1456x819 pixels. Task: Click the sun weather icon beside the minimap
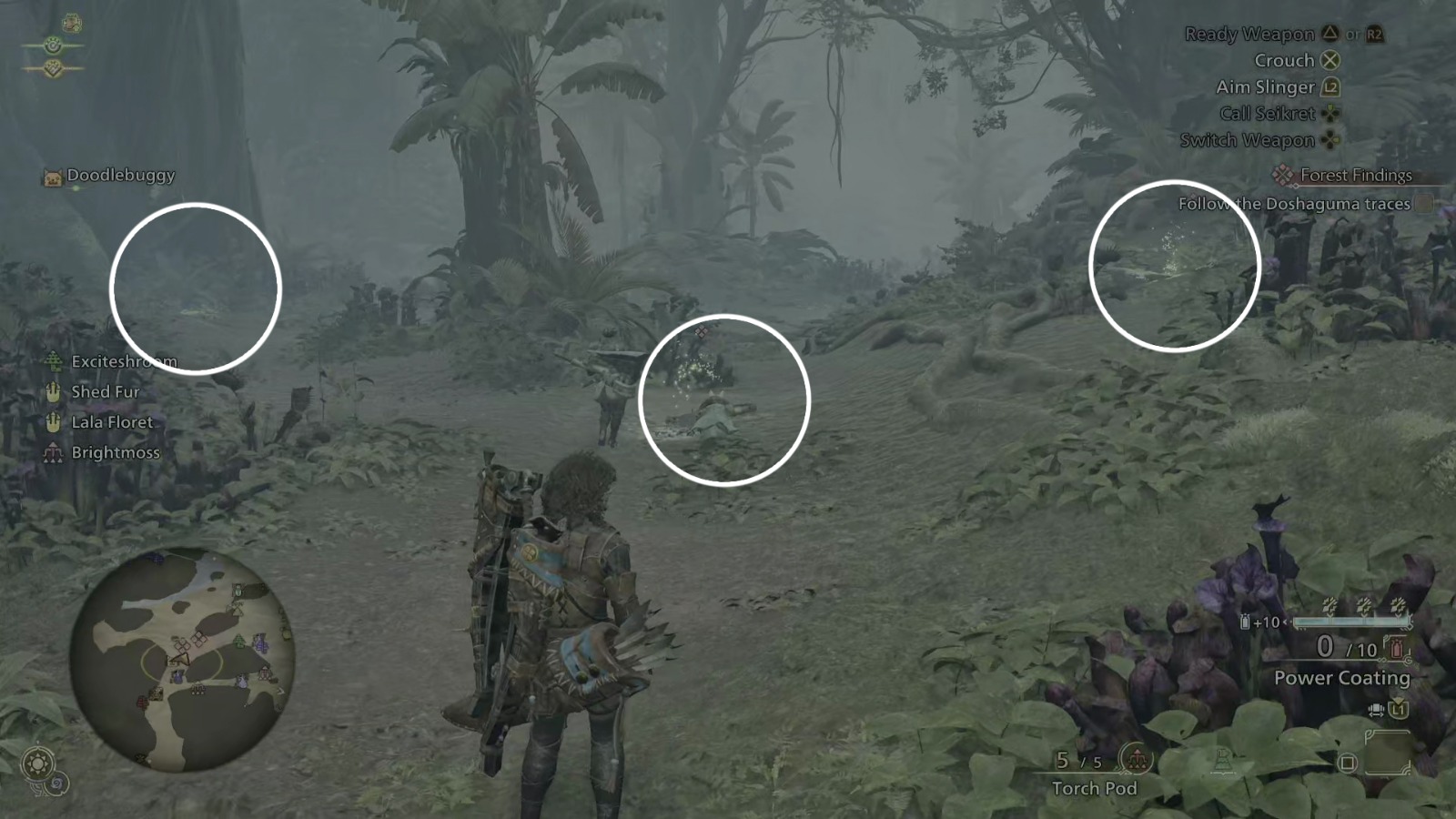(36, 763)
